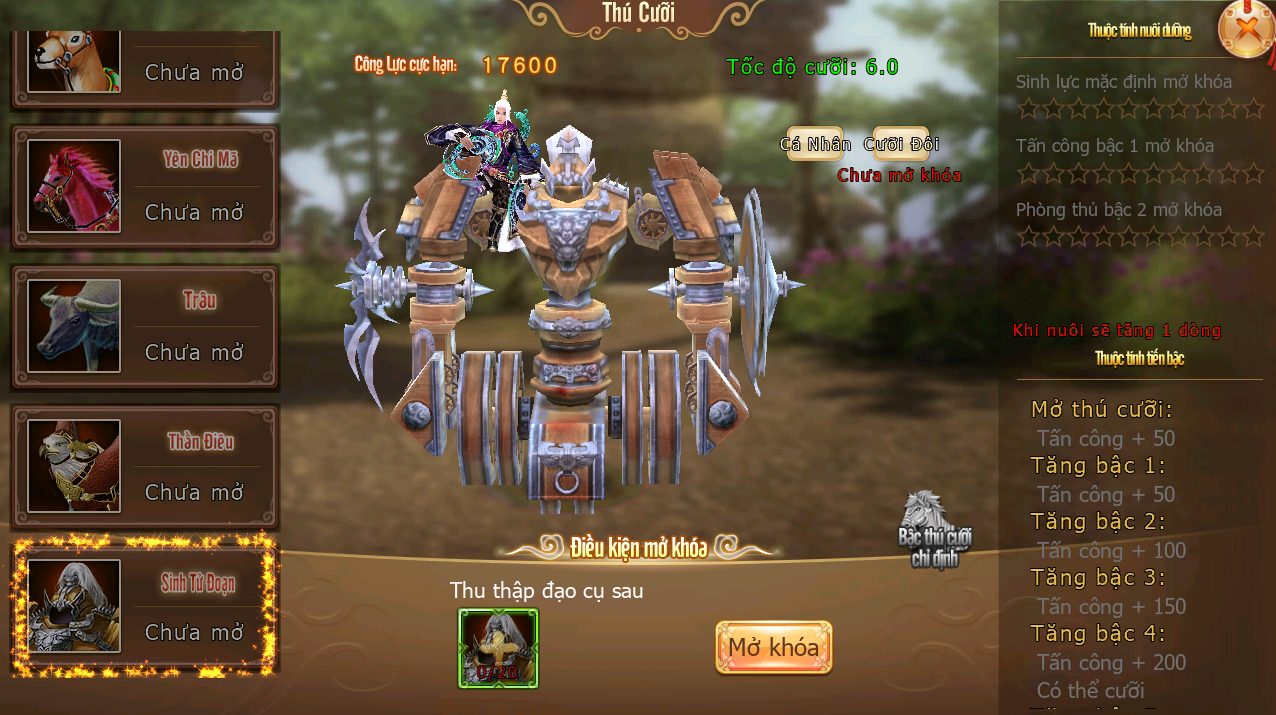
Task: Open the Bậc thú cưỡi chỉ định icon
Action: tap(934, 530)
